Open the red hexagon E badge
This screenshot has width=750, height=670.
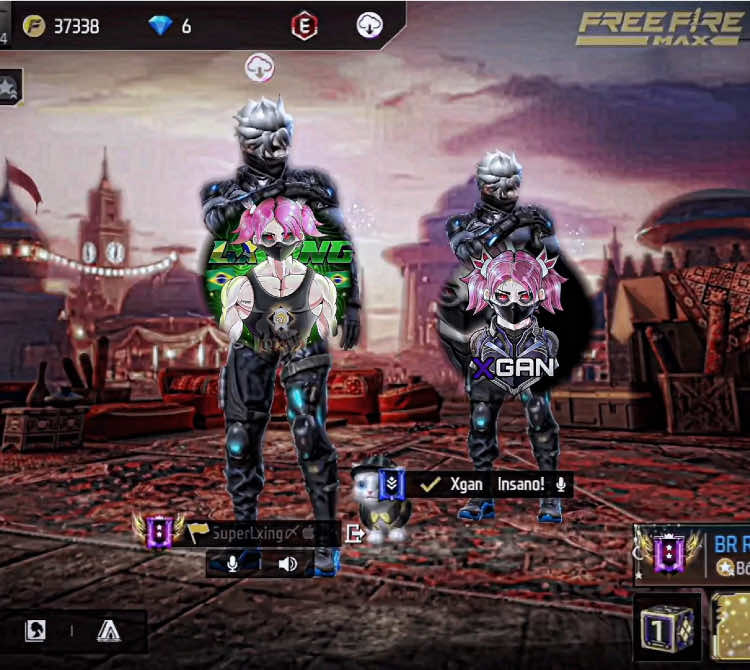click(x=304, y=26)
